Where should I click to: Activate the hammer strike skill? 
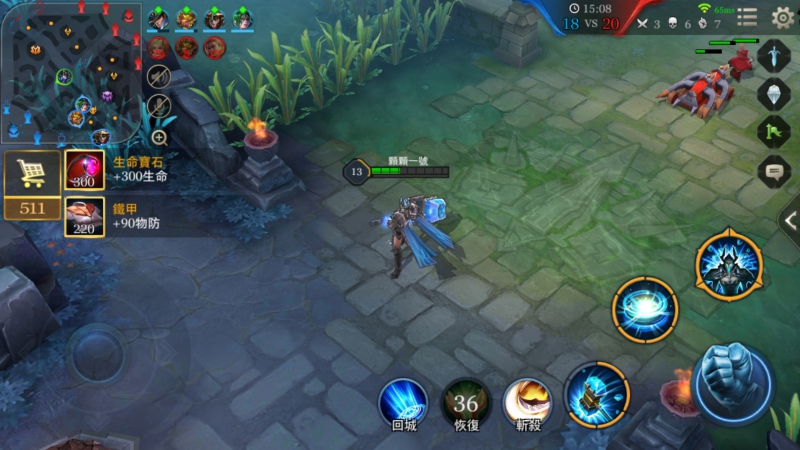597,394
